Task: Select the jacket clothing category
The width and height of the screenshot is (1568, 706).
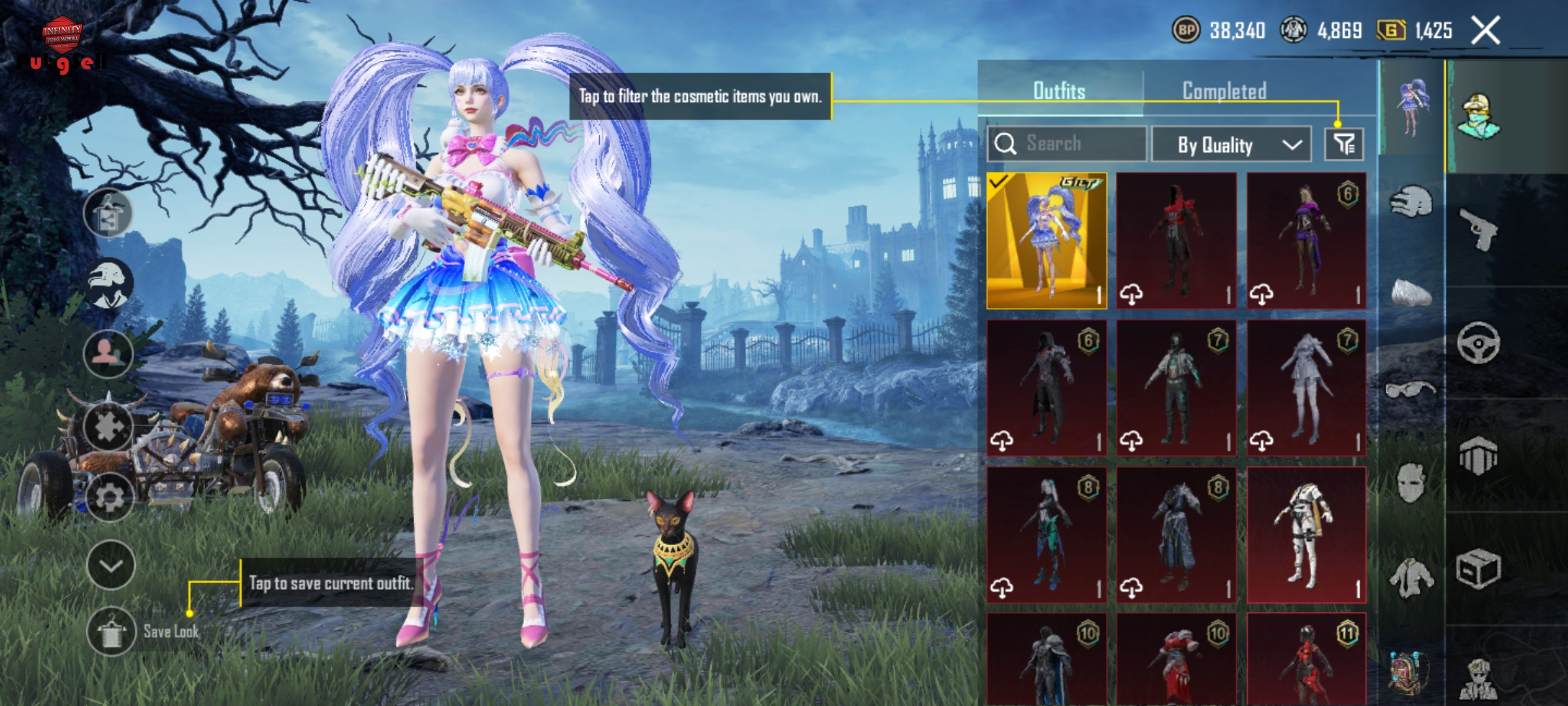Action: [x=1411, y=577]
